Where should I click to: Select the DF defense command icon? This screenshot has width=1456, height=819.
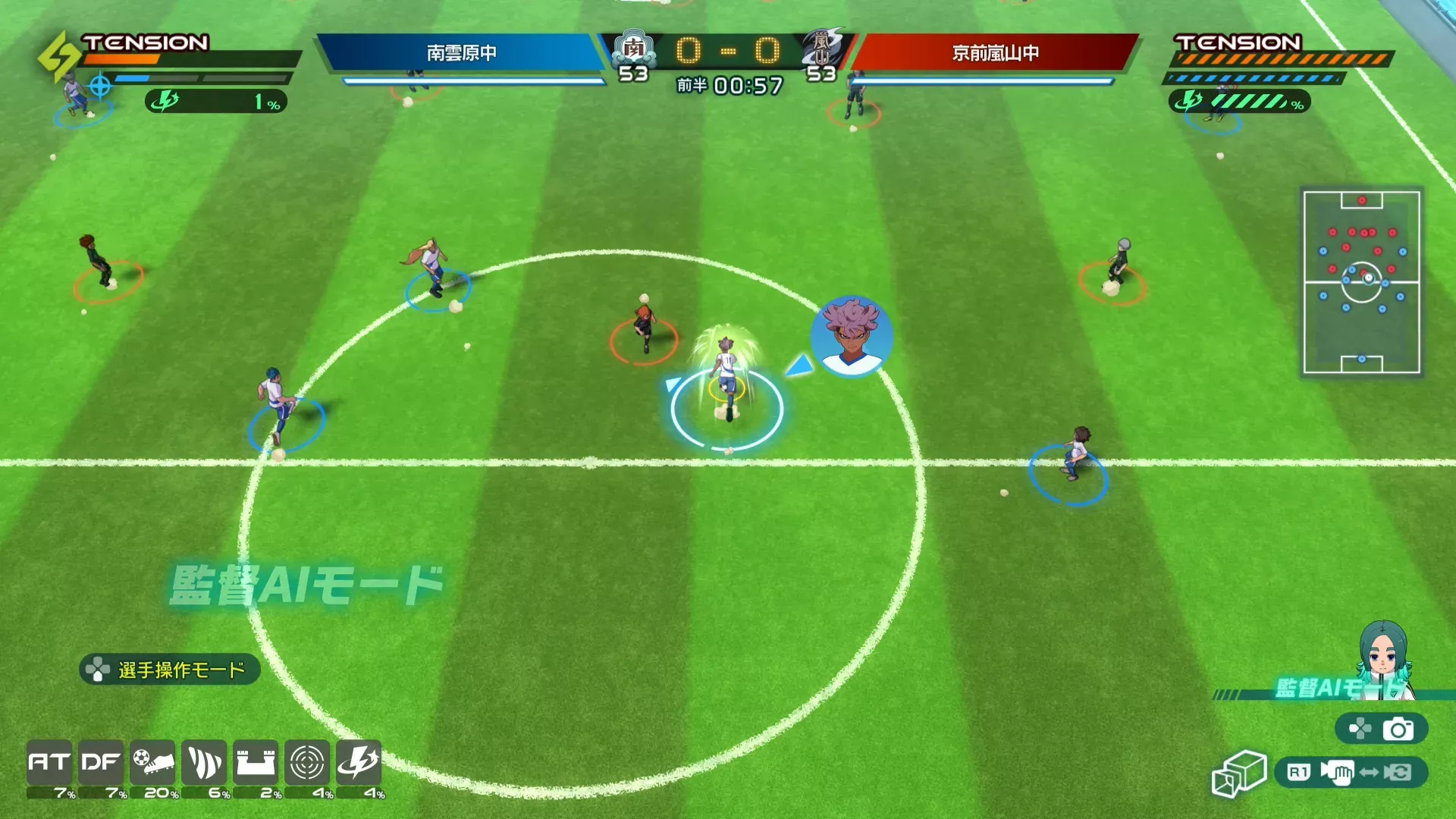tap(101, 764)
